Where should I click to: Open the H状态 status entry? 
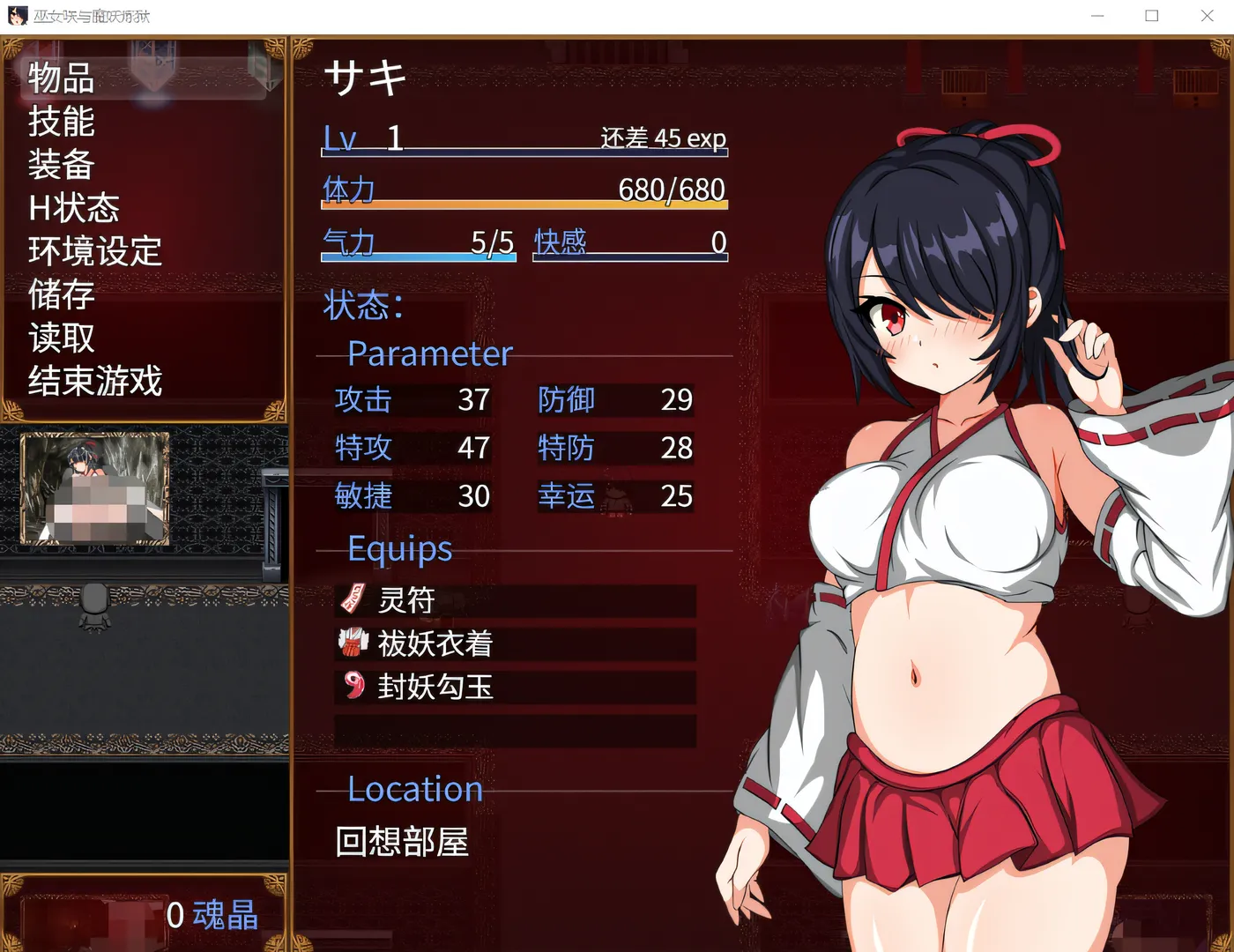74,208
